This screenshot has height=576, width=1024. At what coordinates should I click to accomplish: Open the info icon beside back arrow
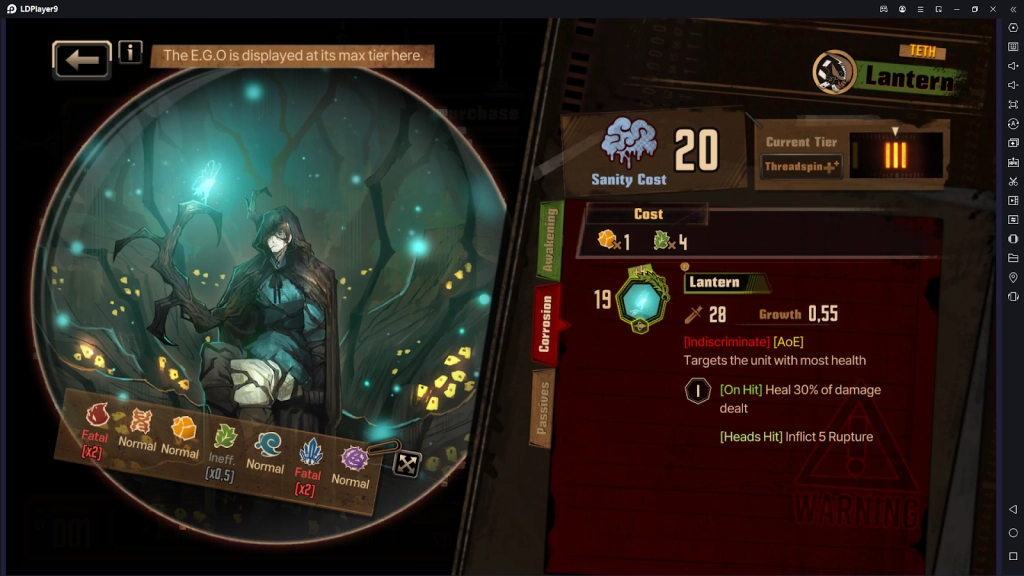click(x=130, y=52)
